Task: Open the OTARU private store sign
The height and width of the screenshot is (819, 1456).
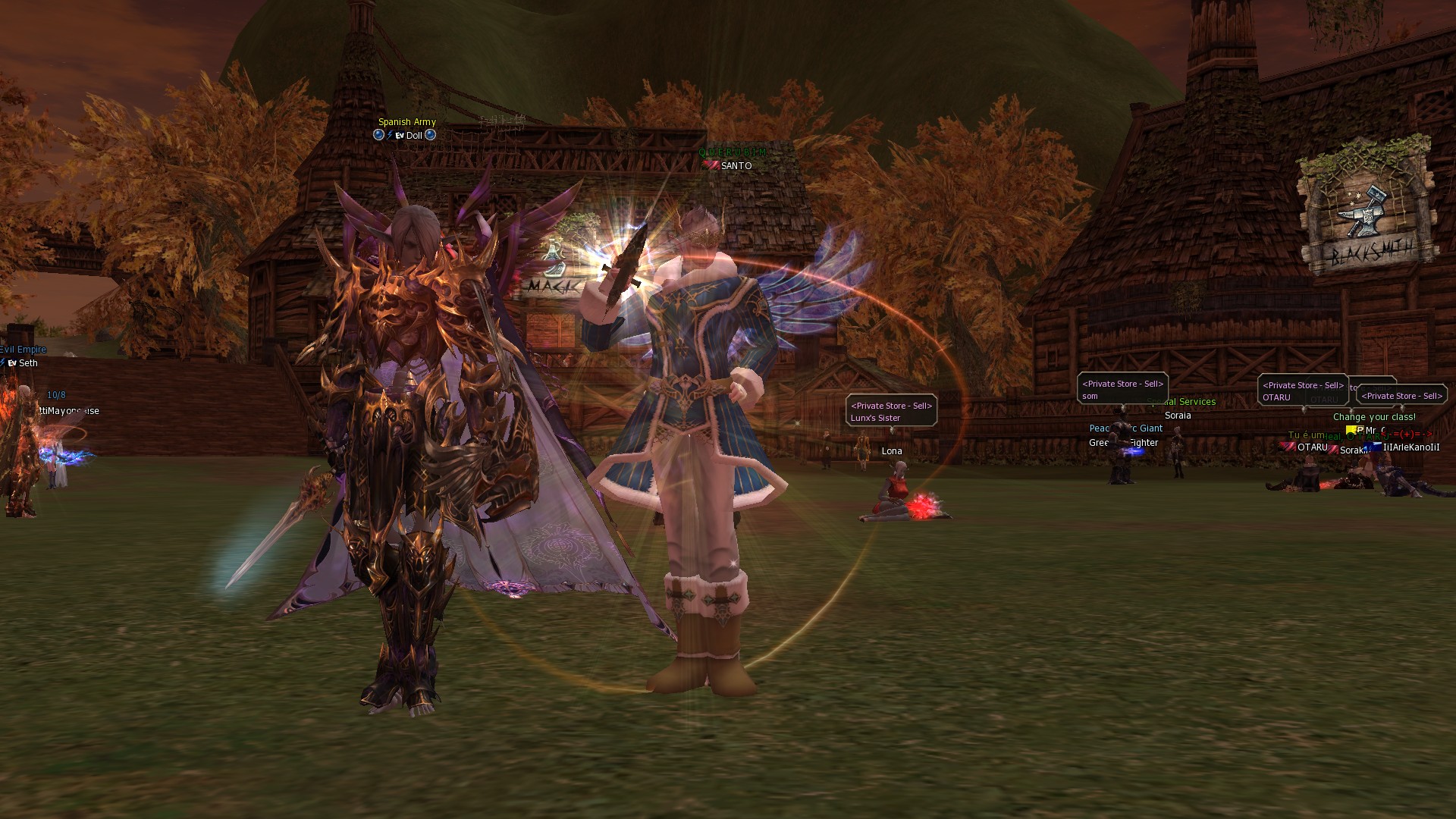Action: click(x=1301, y=391)
